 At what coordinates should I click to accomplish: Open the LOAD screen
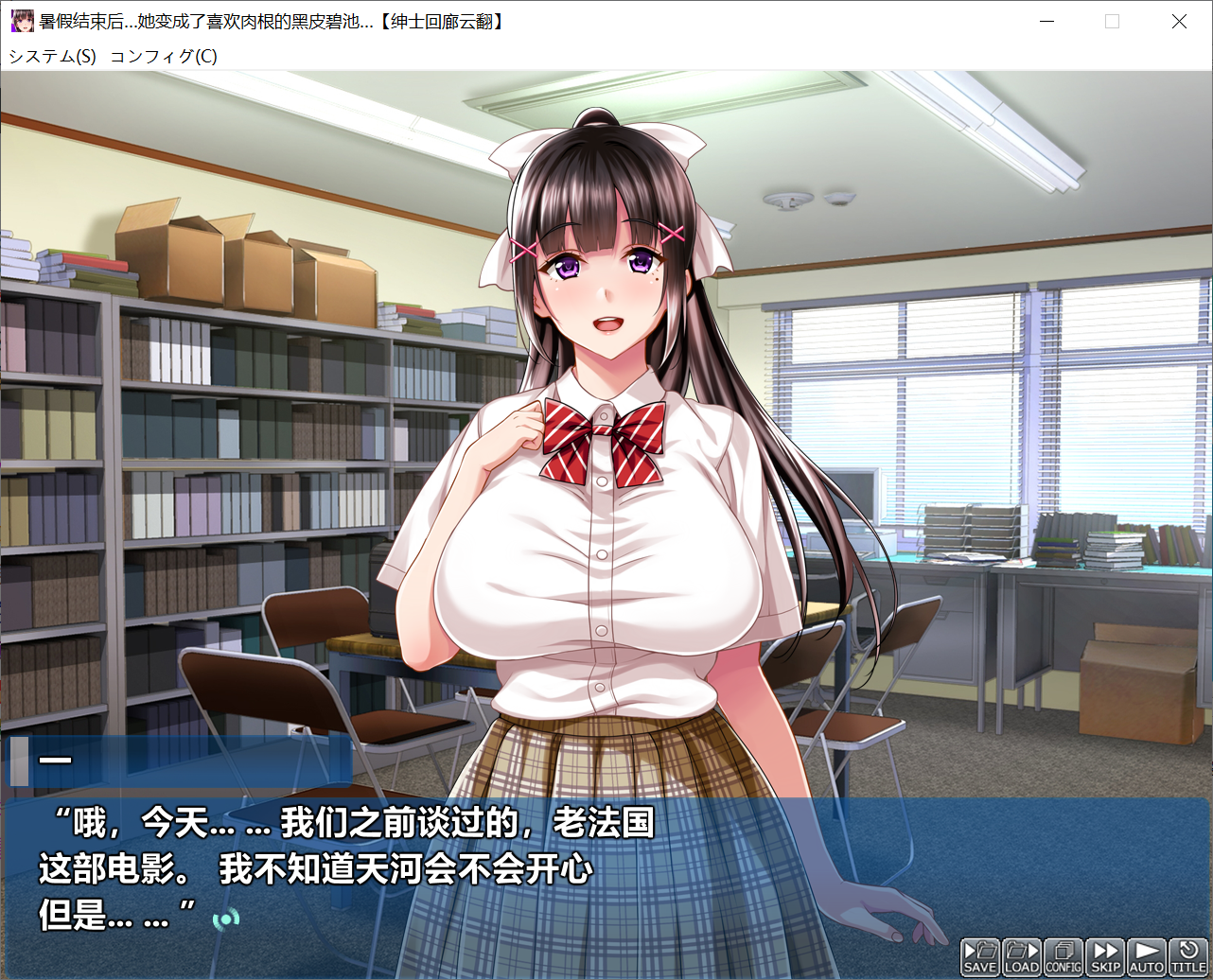[x=1022, y=957]
